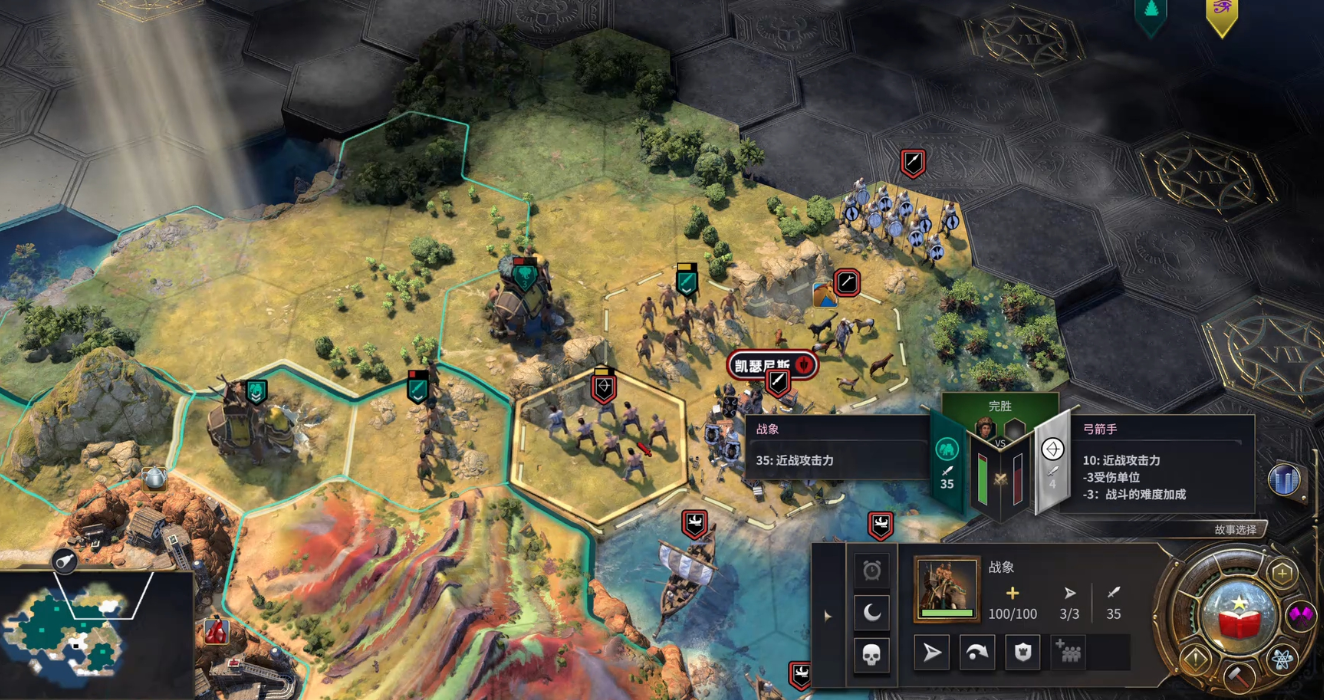Select the teal tree leader banner
1324x700 pixels.
point(1151,14)
